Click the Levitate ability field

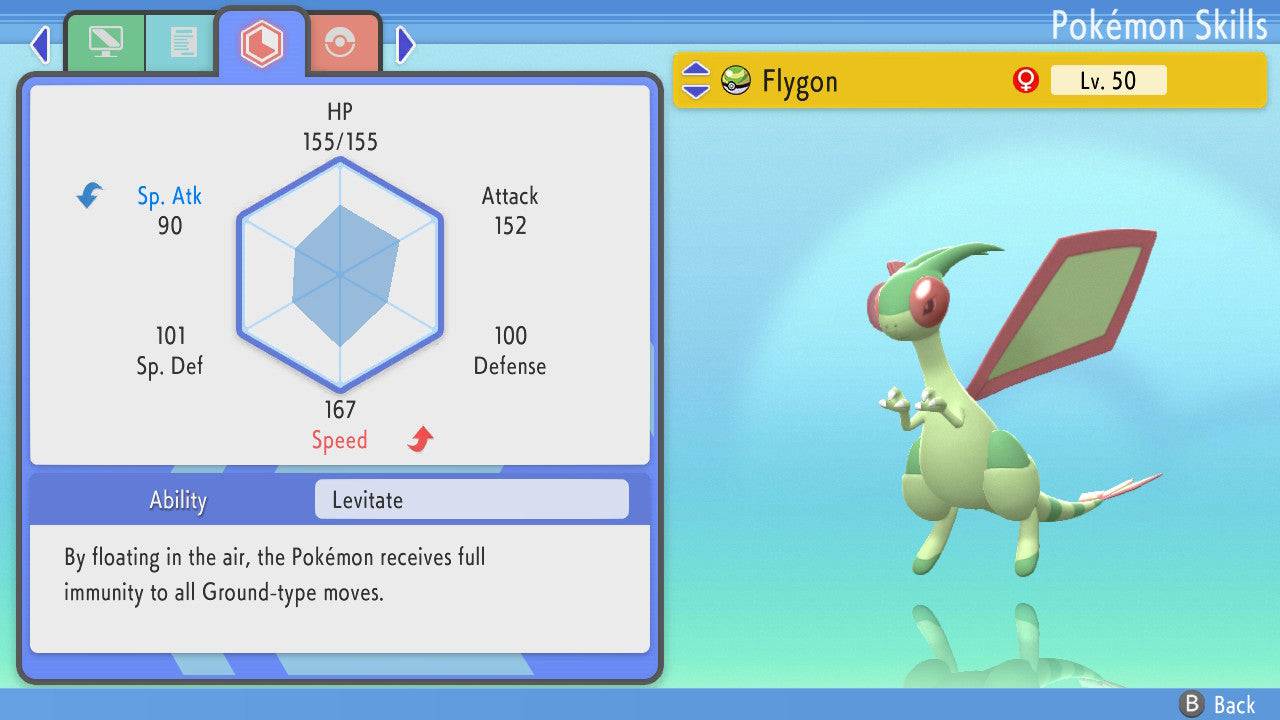(470, 499)
